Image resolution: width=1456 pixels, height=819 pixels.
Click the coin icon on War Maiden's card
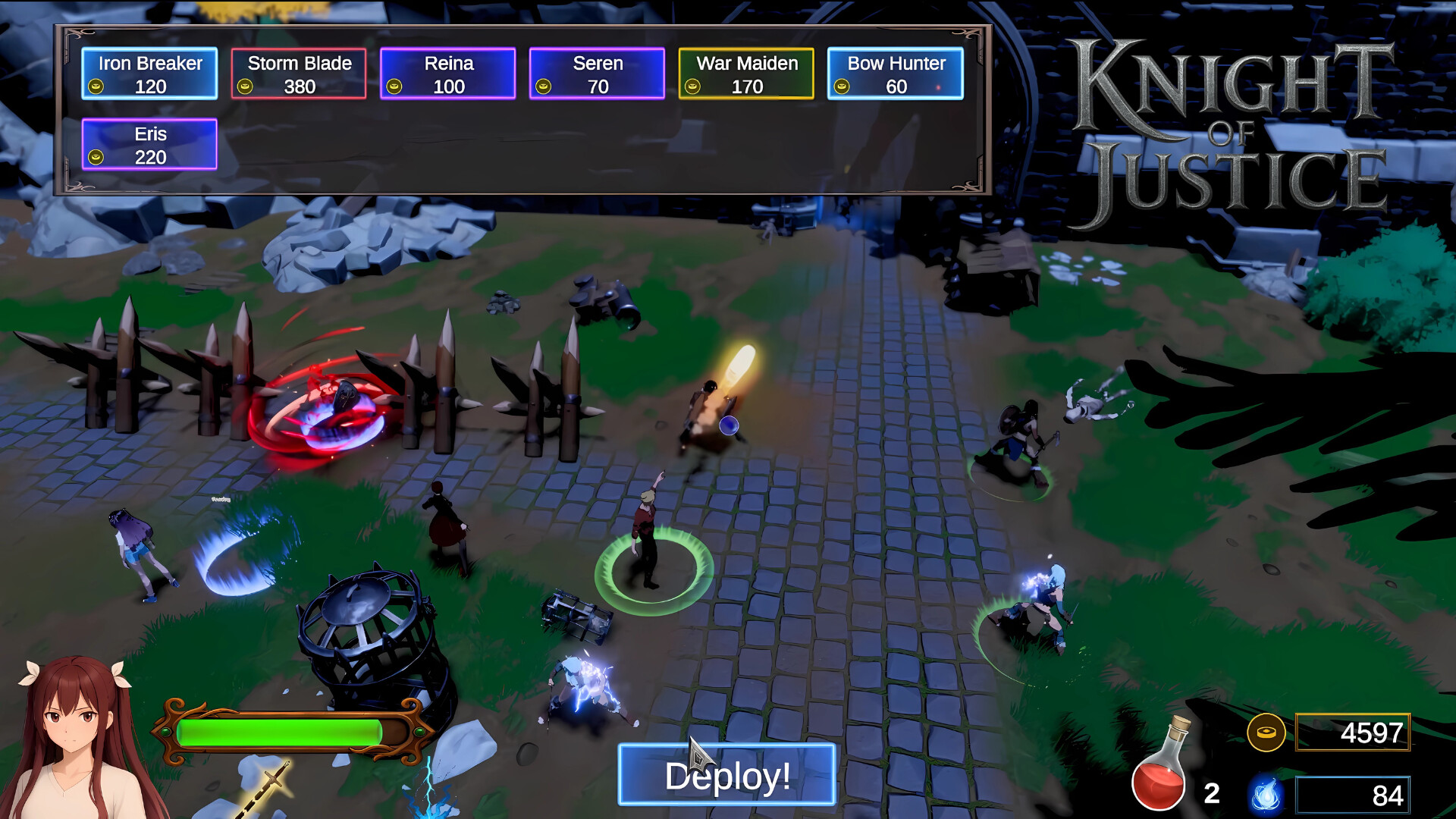(692, 86)
